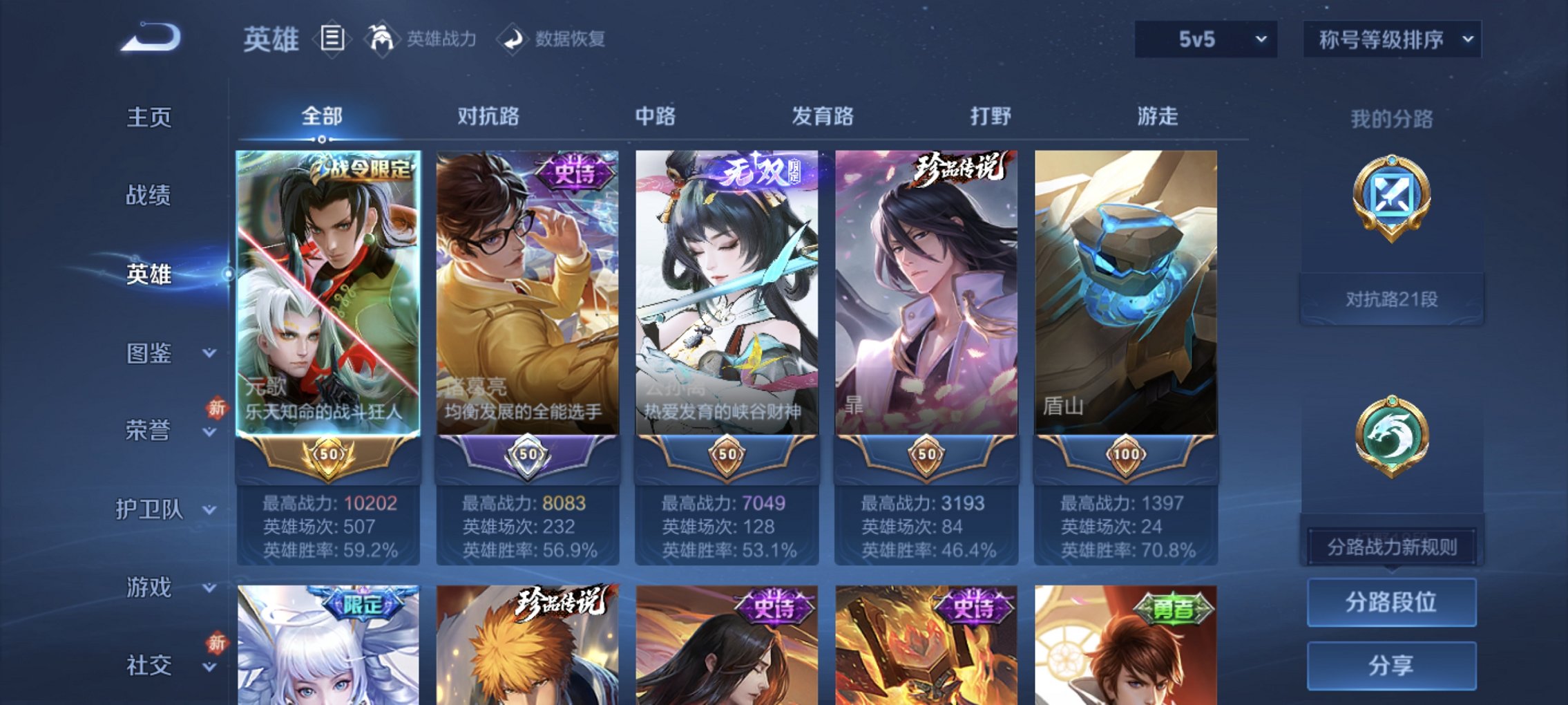Click the 数据恢复 data recovery icon
The height and width of the screenshot is (705, 1568).
pos(512,39)
